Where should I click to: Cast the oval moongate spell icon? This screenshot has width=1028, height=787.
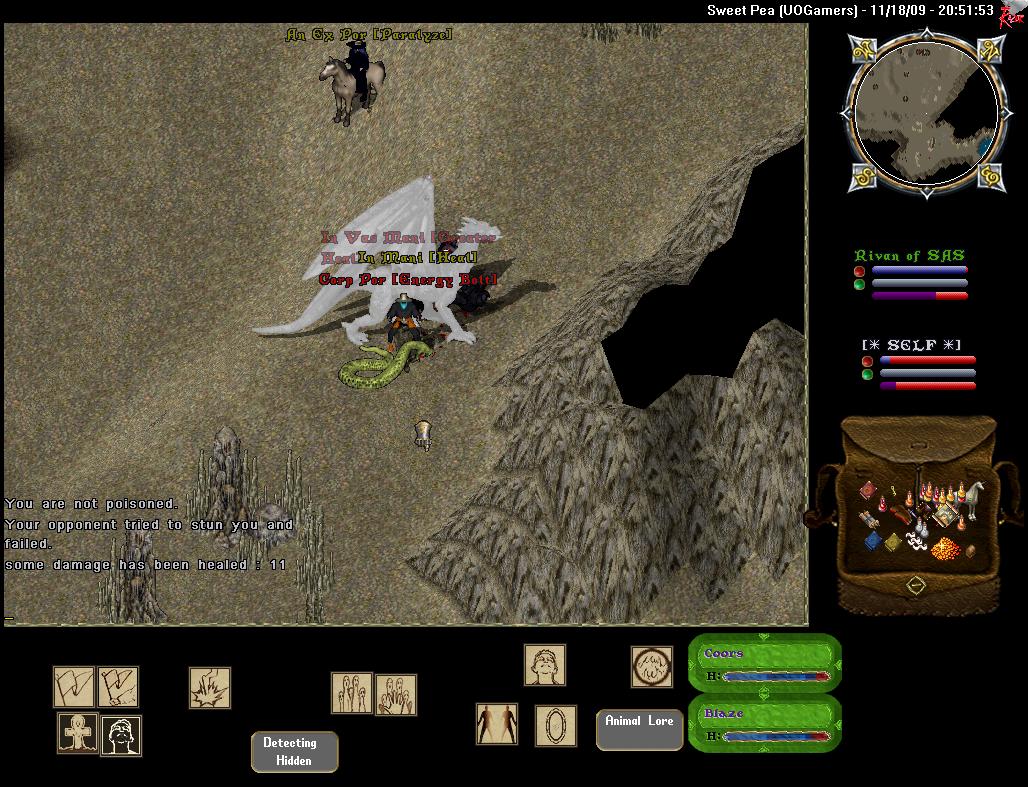pos(555,725)
